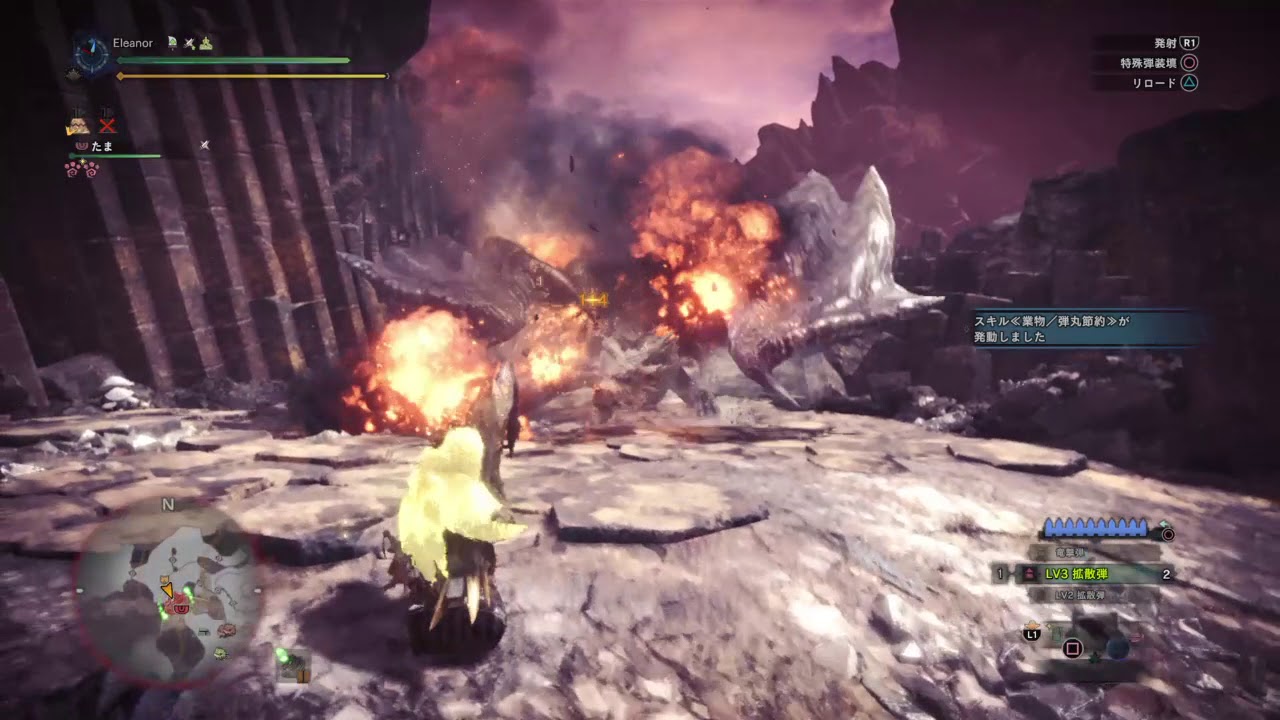Click the pink paw print Palico icon
1280x720 pixels.
click(x=80, y=169)
